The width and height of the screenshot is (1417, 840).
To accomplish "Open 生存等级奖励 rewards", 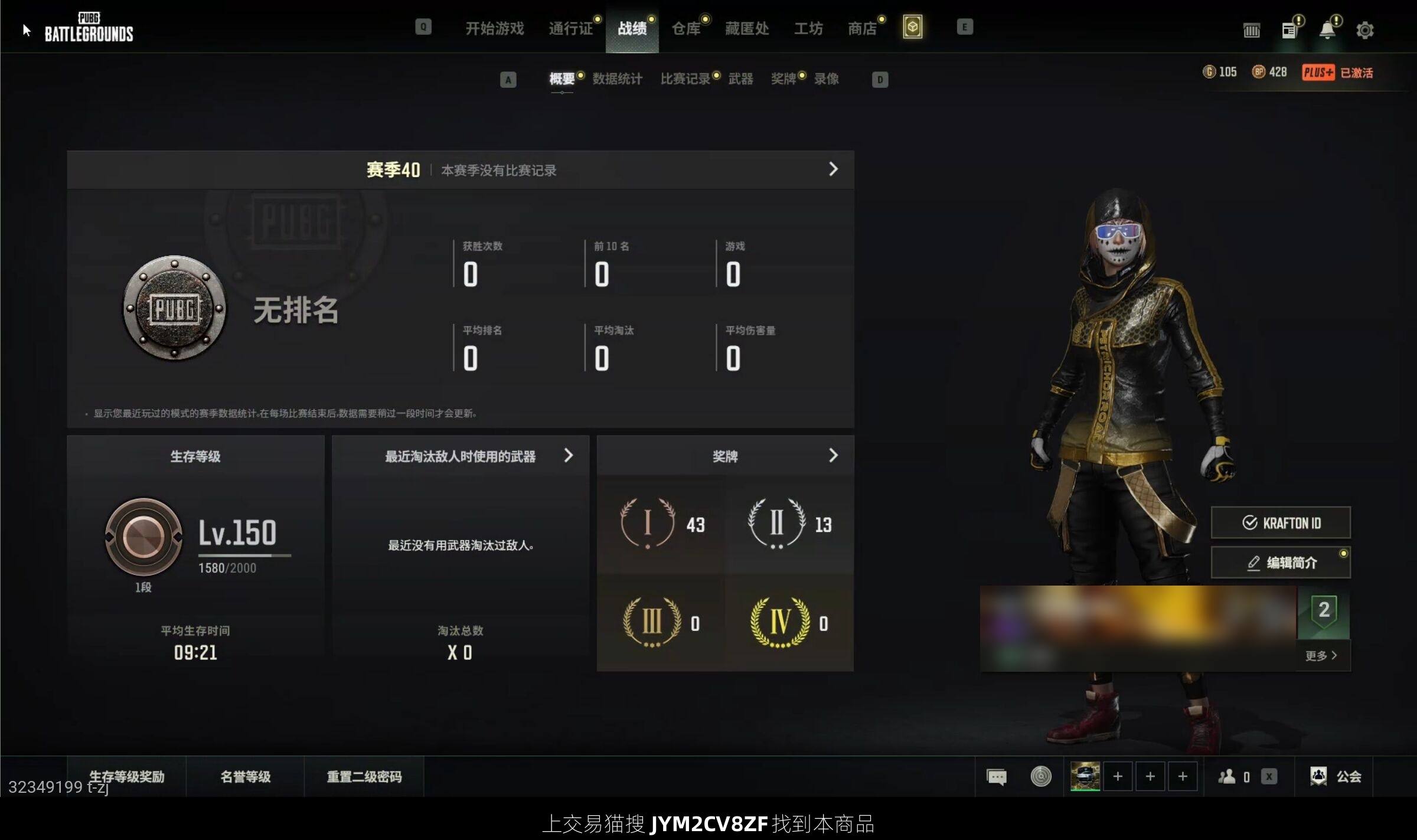I will tap(127, 777).
